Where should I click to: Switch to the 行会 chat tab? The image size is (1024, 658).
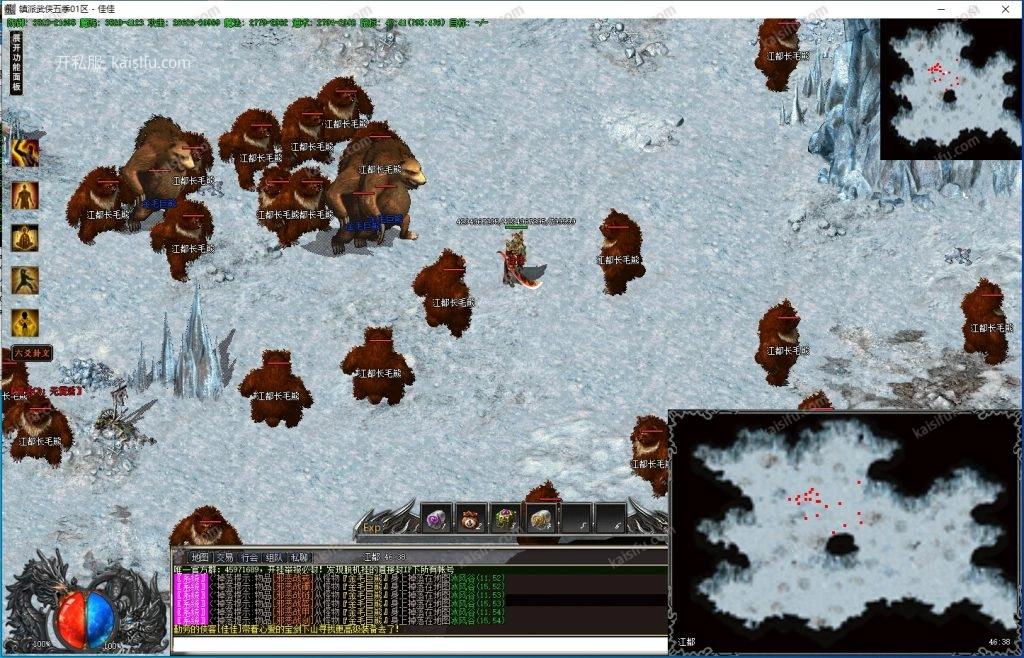click(x=249, y=557)
